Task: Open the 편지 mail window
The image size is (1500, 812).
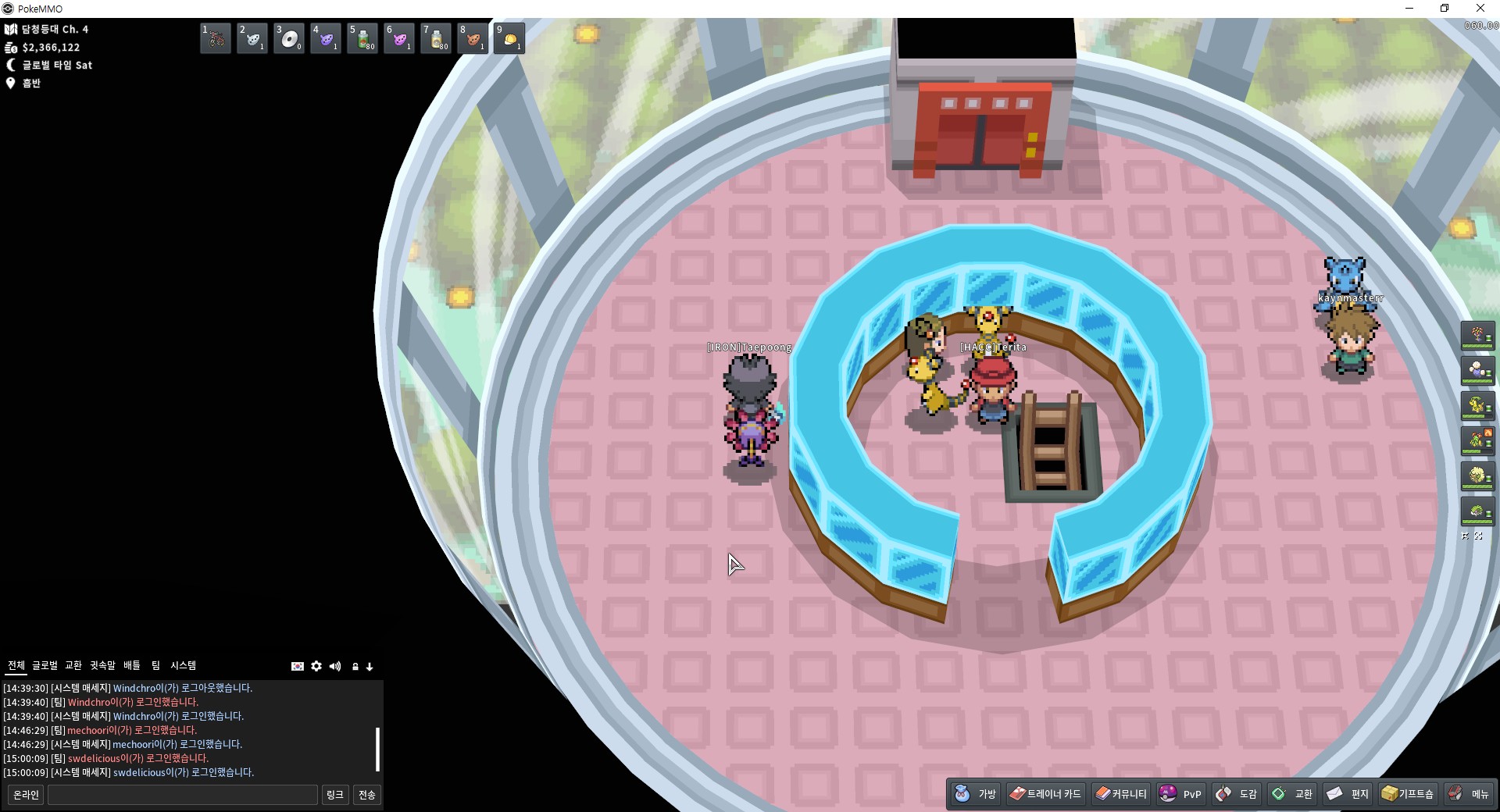Action: 1348,794
